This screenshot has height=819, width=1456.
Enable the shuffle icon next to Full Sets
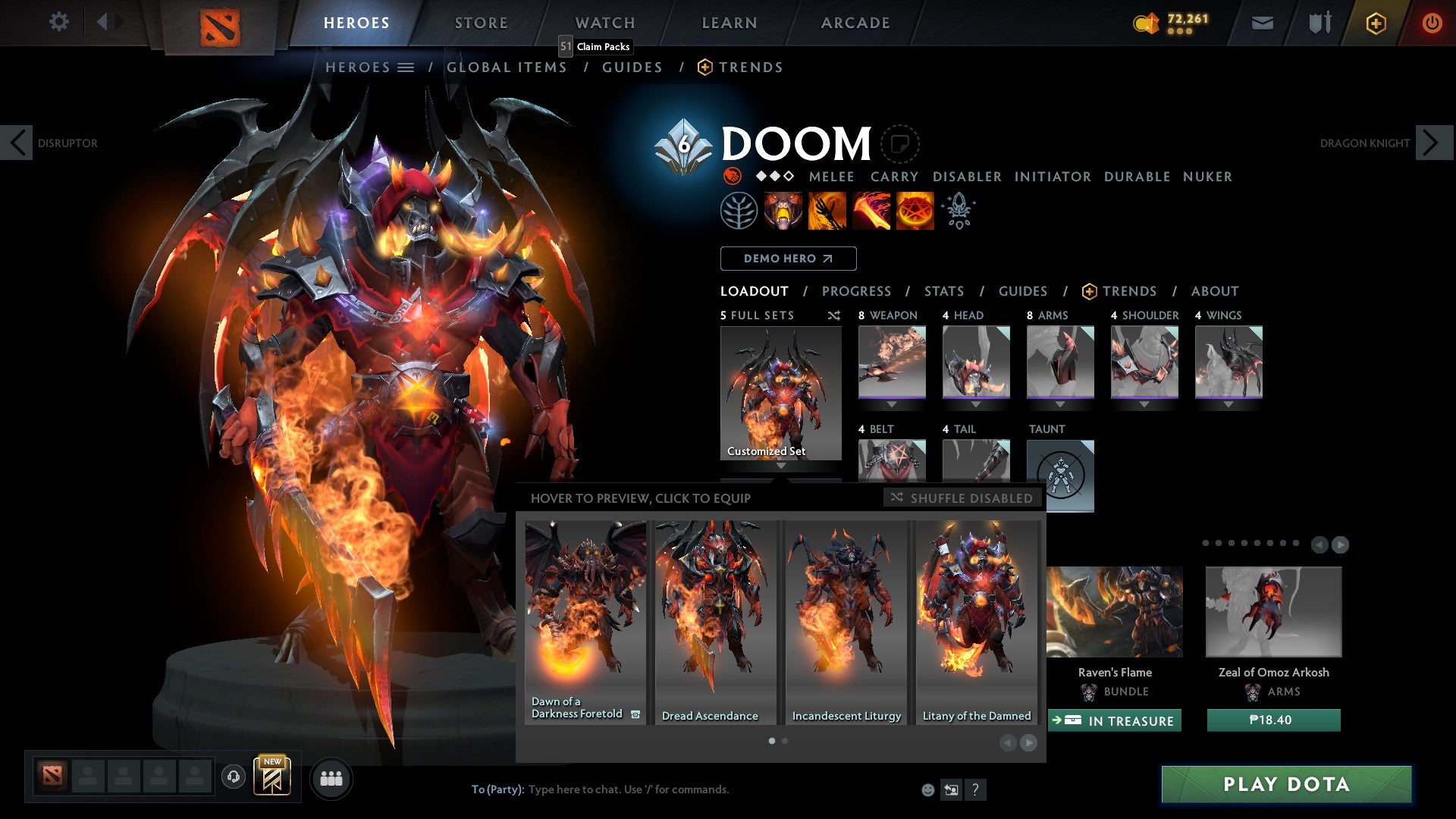point(833,315)
